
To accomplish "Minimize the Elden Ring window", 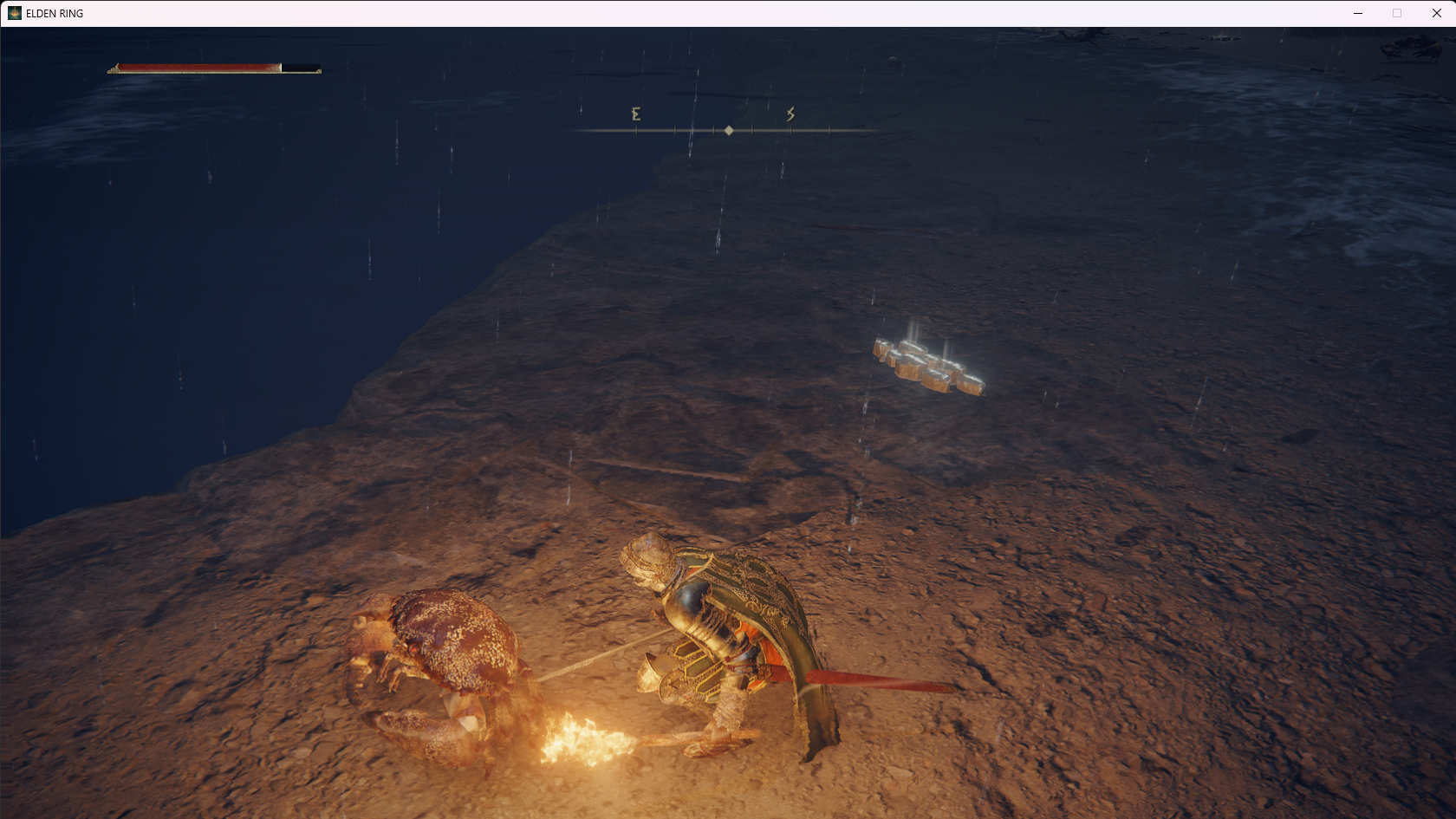I will [1358, 13].
